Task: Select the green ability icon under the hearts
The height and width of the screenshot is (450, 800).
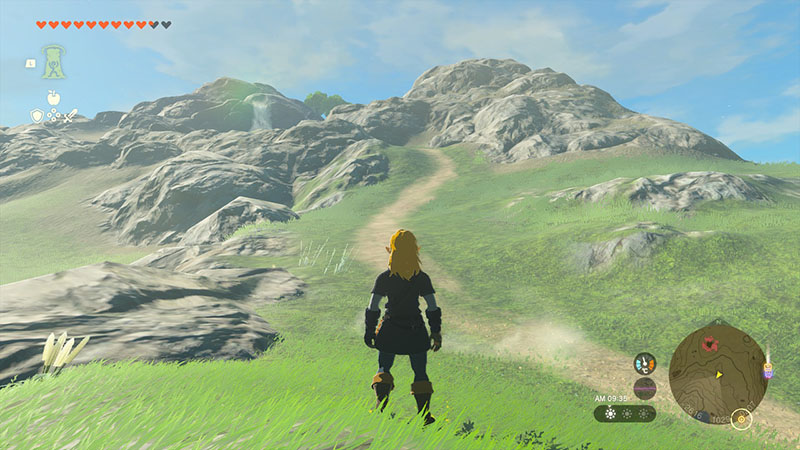Action: (x=53, y=61)
